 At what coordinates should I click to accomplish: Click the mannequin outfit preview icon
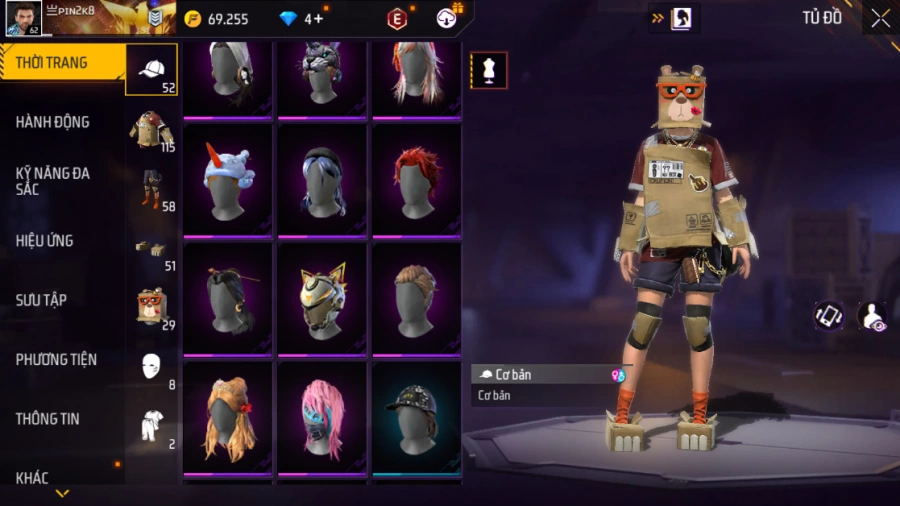pyautogui.click(x=489, y=70)
